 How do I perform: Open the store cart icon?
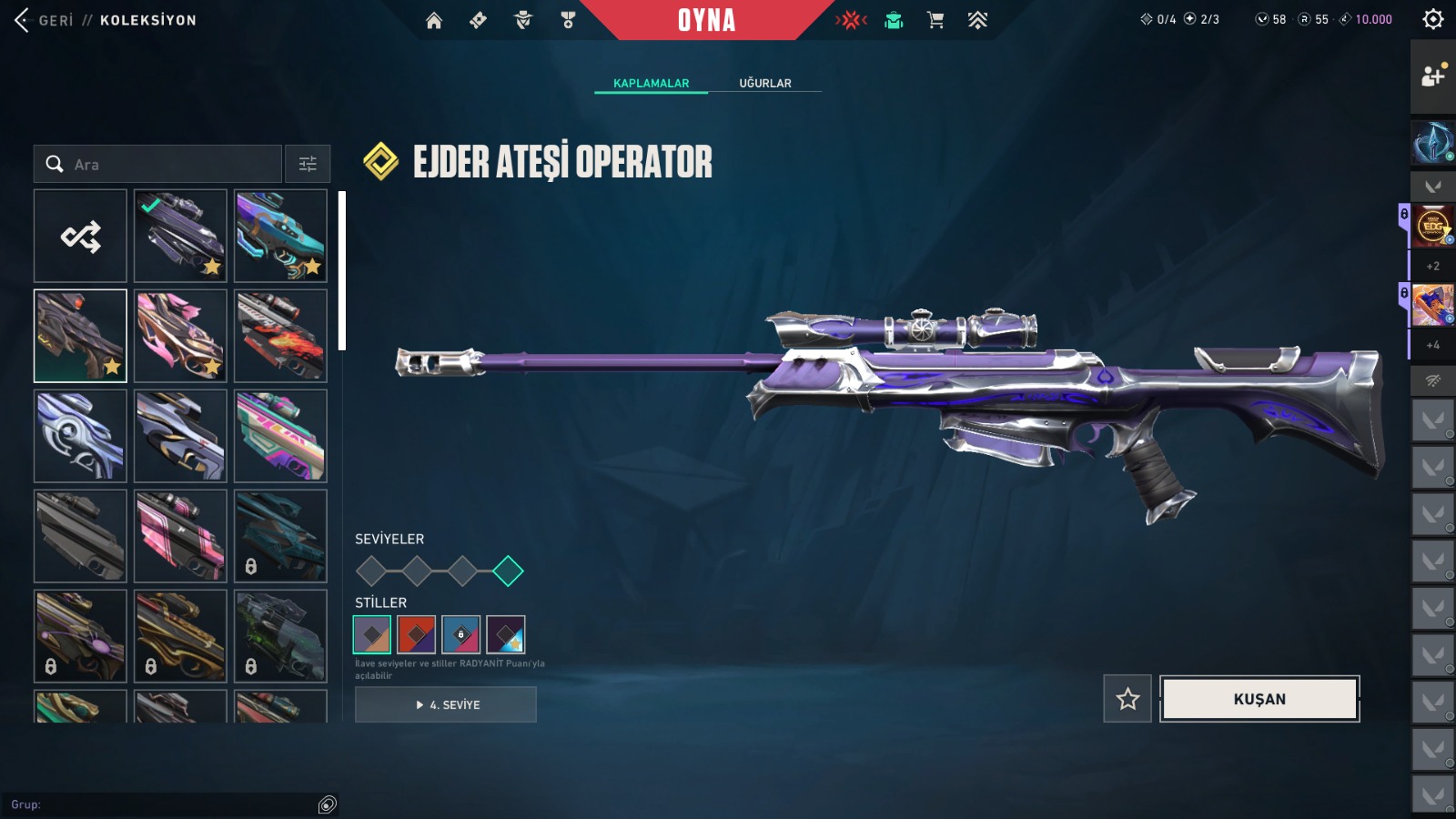[x=935, y=20]
